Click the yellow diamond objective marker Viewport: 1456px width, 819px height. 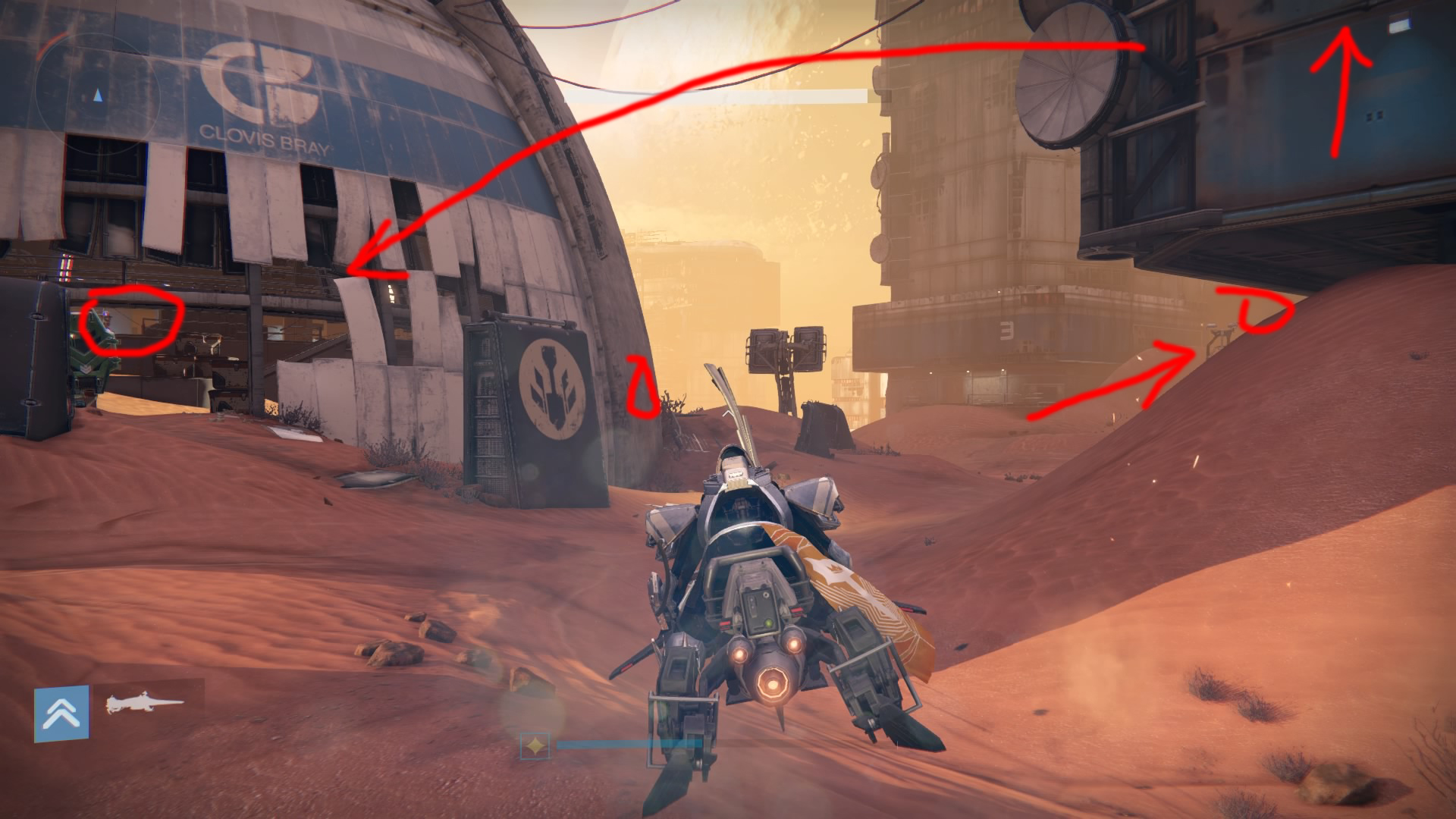click(535, 745)
